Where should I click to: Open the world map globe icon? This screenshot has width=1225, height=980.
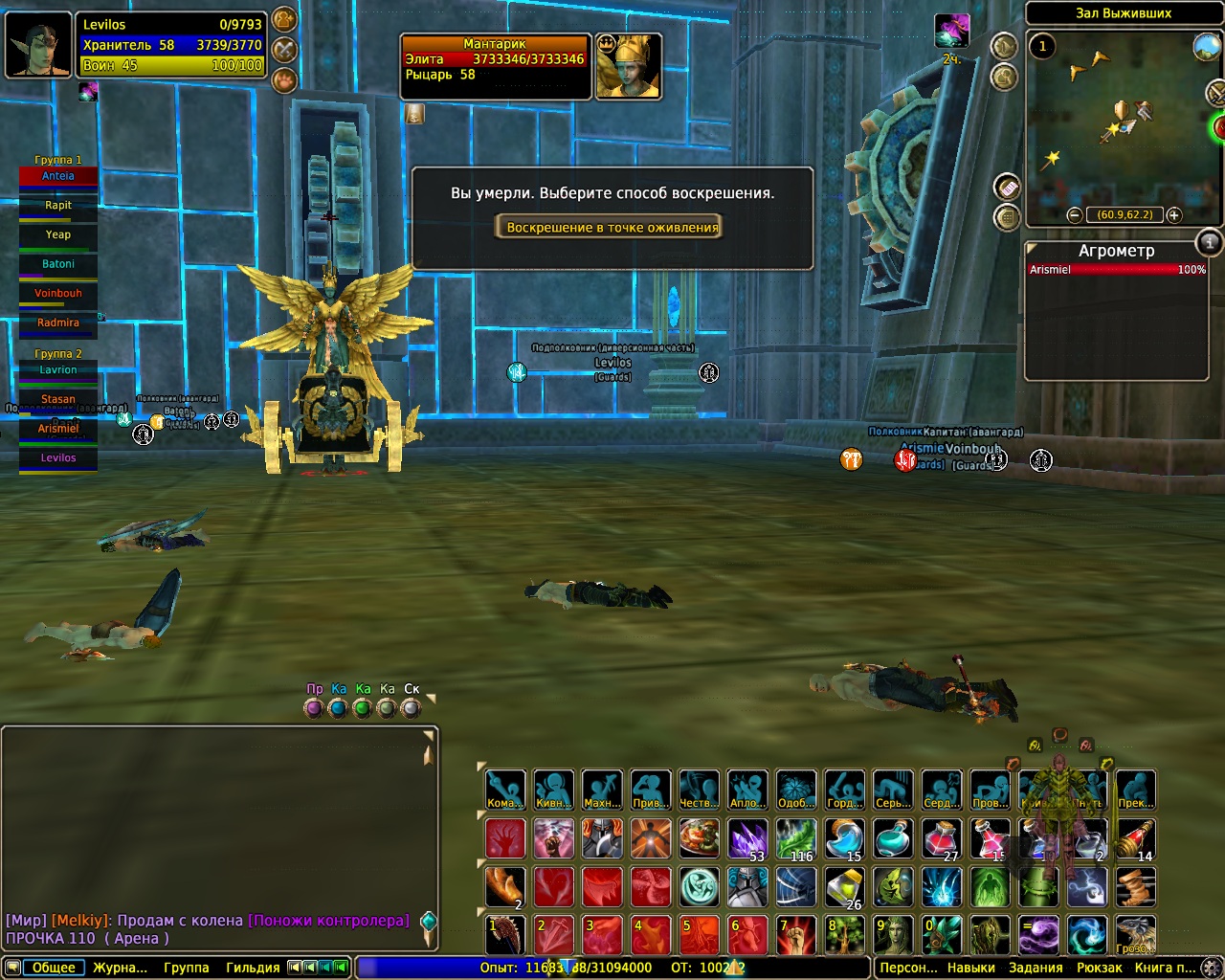[1206, 46]
